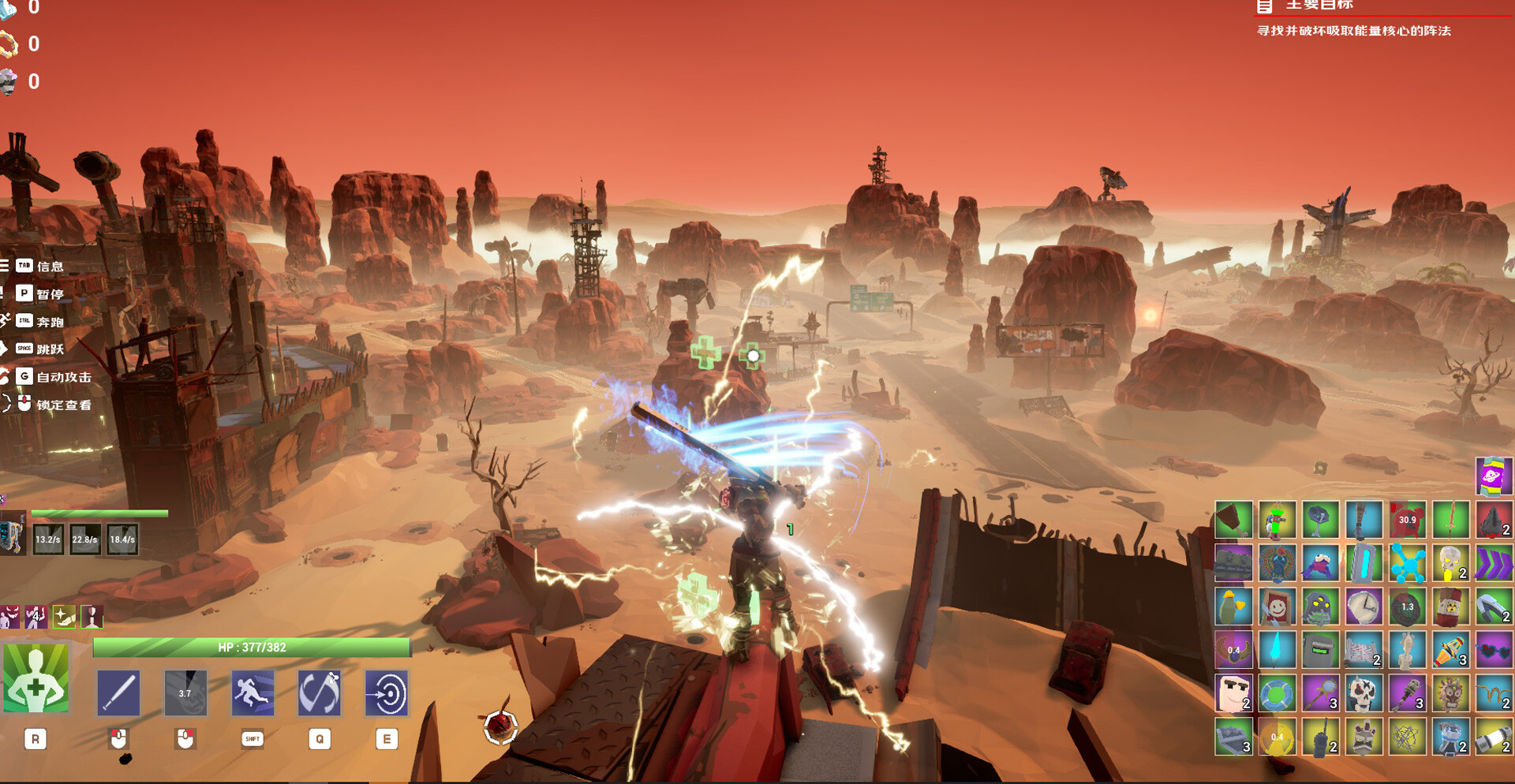Select the blue scarab beetle item
This screenshot has height=784, width=1515.
click(1276, 564)
